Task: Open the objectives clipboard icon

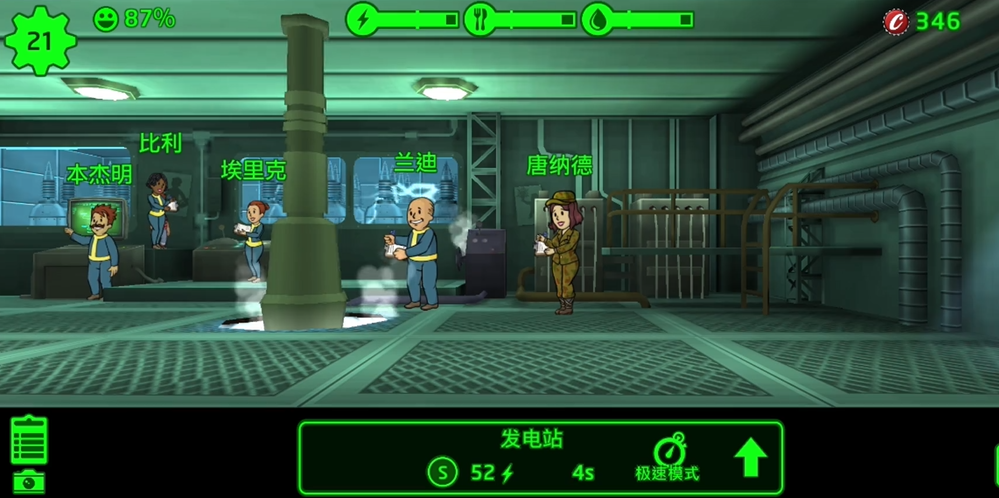Action: click(x=29, y=440)
